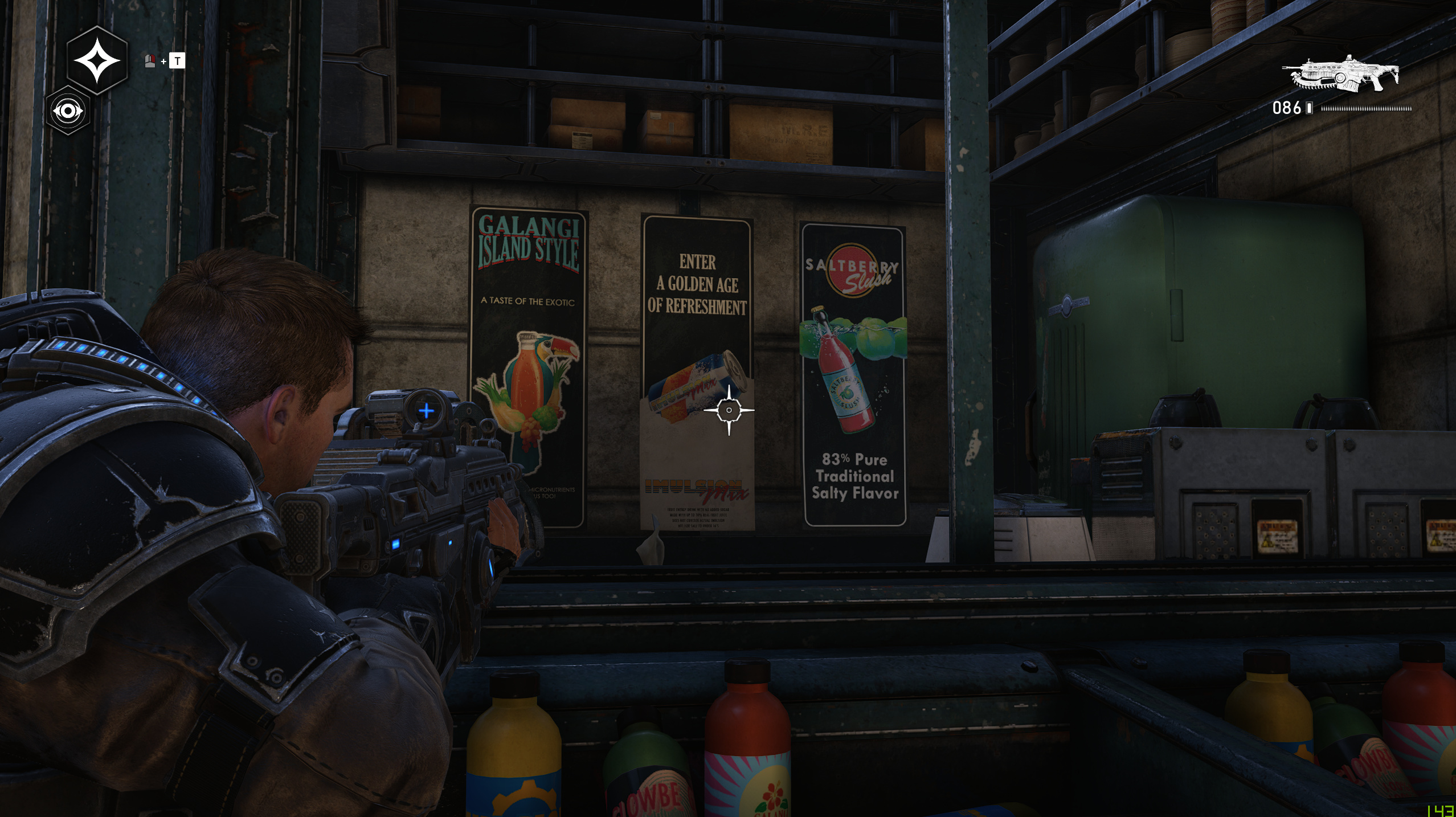Screen dimensions: 1456x817
Task: Click the Lancer rifle weapon icon
Action: coord(1341,75)
